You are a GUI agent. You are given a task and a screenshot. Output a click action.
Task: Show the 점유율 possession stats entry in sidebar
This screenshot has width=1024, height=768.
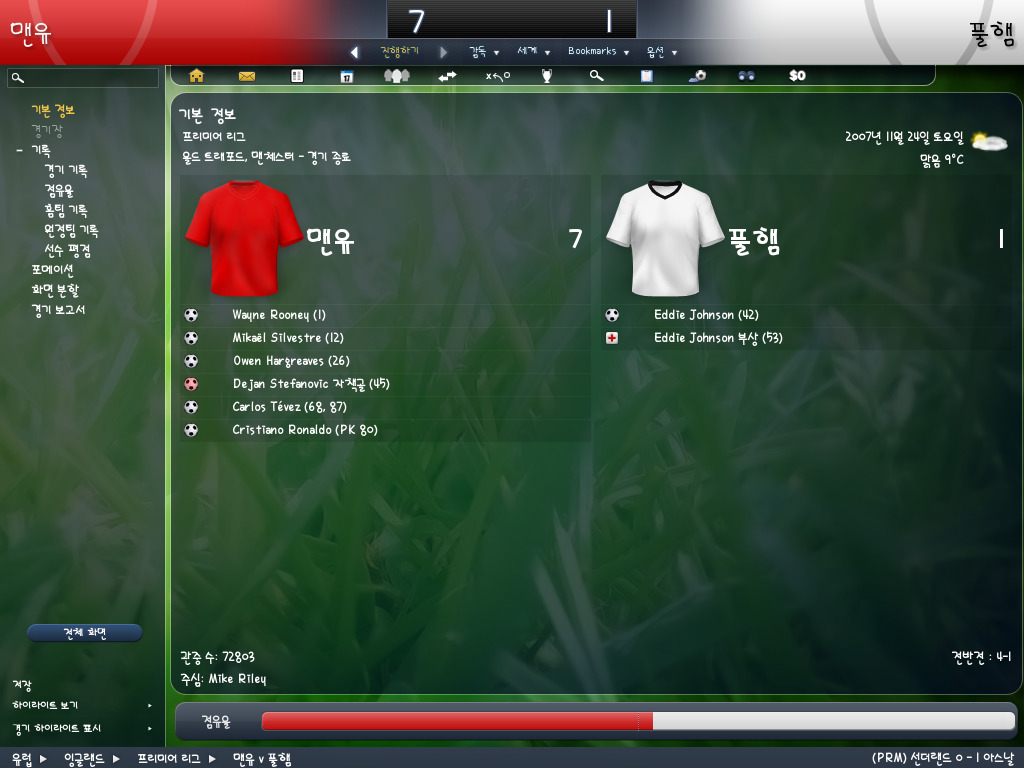click(58, 190)
